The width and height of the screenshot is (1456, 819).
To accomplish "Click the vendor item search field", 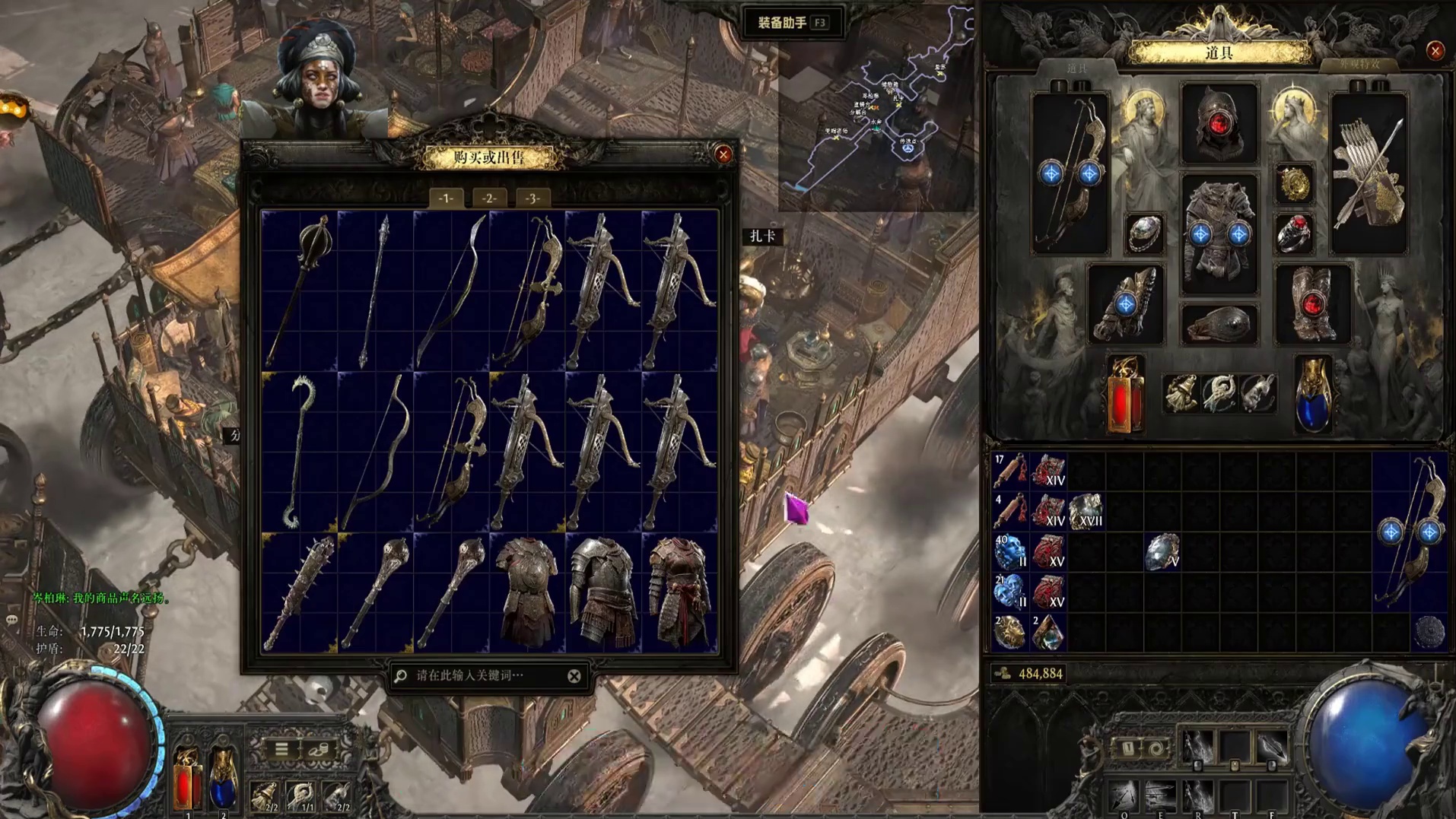I will 479,675.
